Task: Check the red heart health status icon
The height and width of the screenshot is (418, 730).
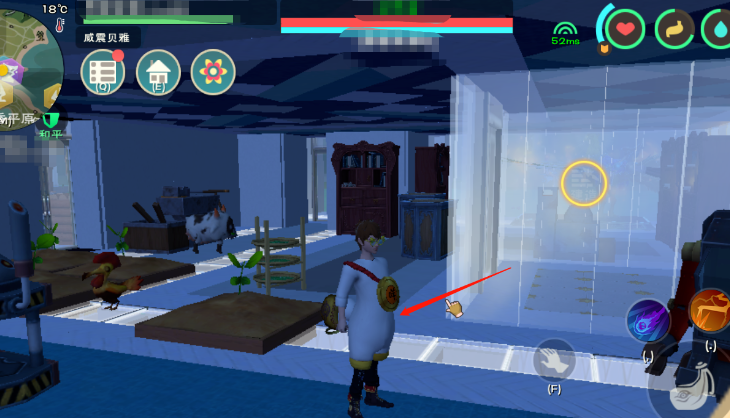Action: 625,28
